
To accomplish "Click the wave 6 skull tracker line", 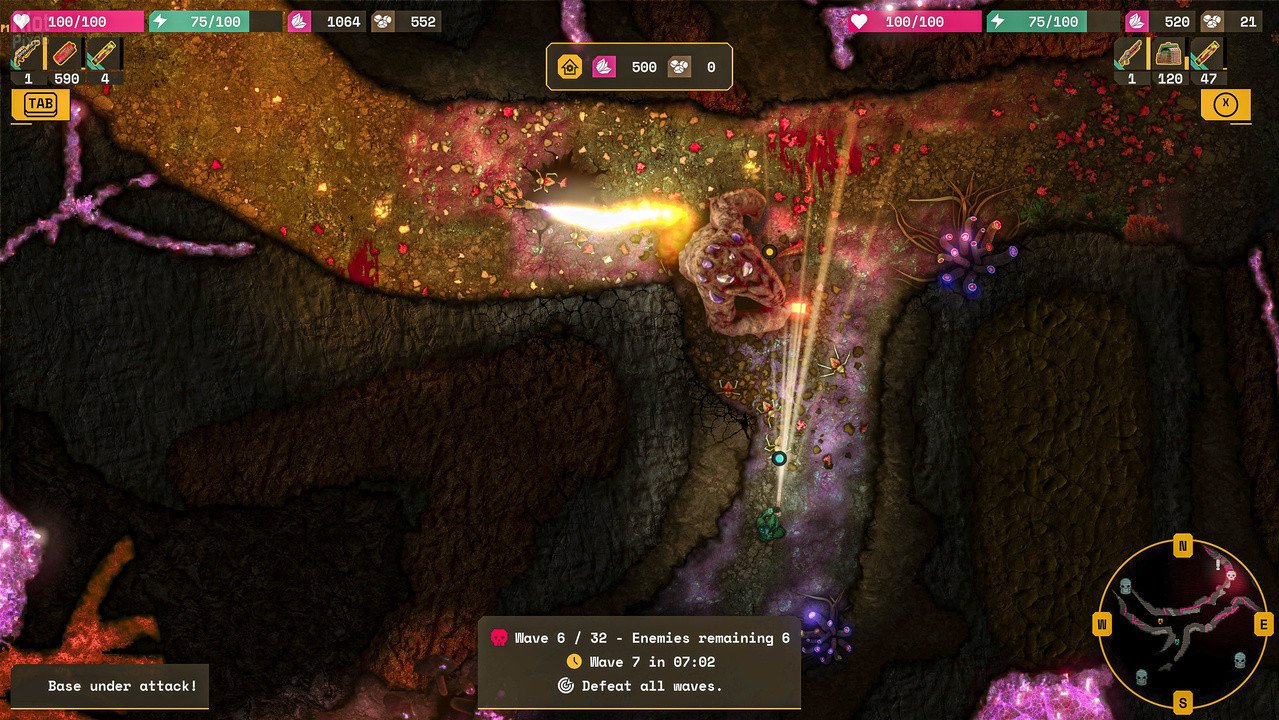I will click(640, 638).
